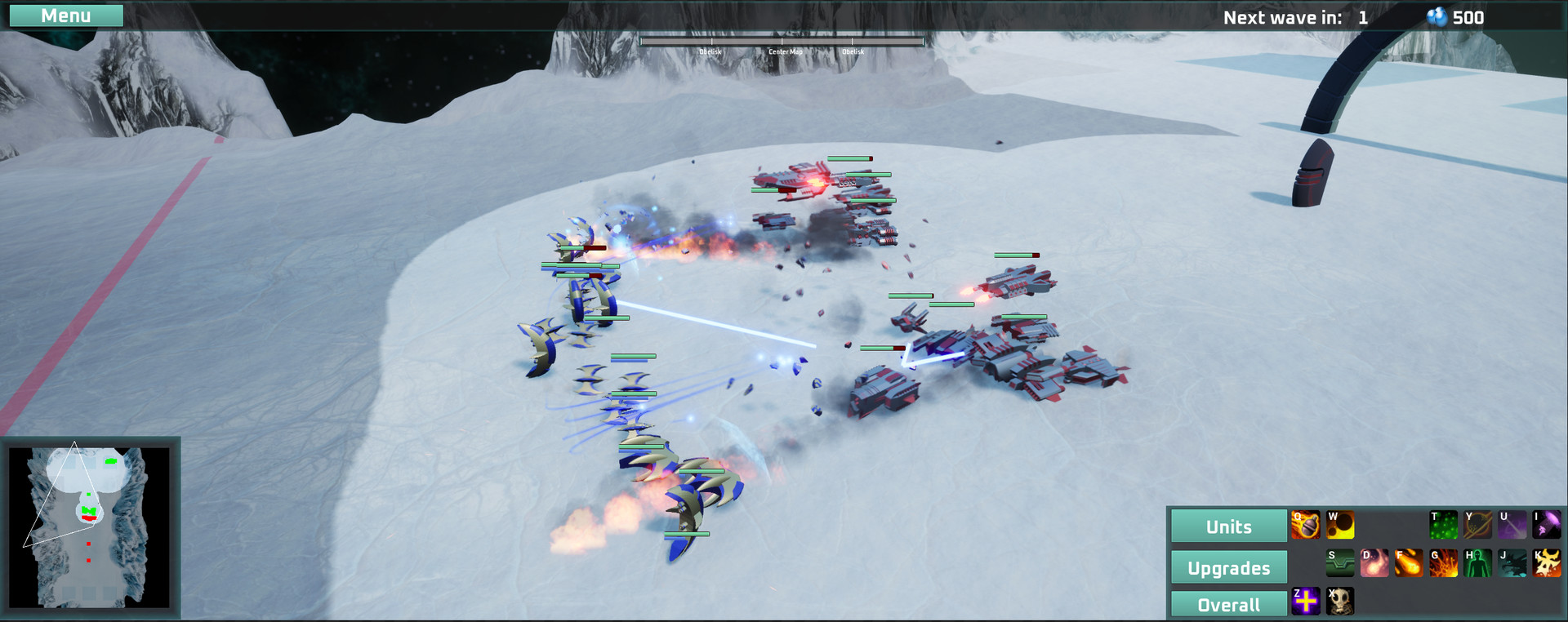Image resolution: width=1568 pixels, height=622 pixels.
Task: Activate the W meteor ability
Action: coord(1340,523)
